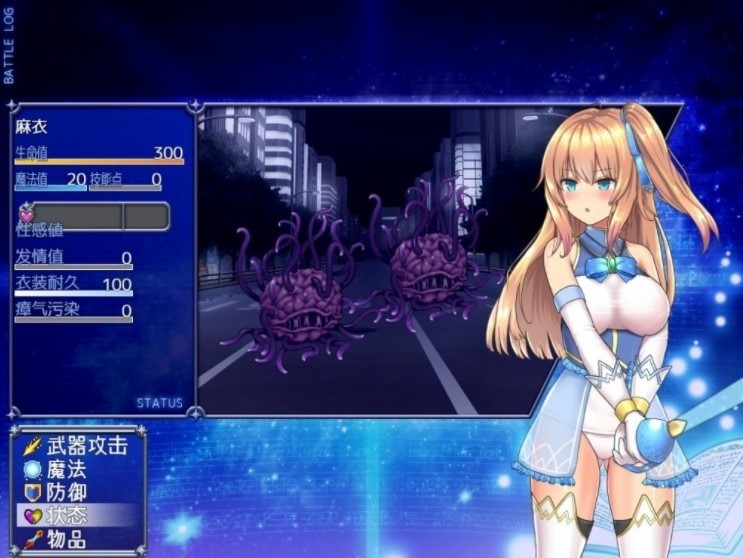The height and width of the screenshot is (558, 743).
Task: Open the BATTLE LOG tab
Action: pyautogui.click(x=9, y=48)
